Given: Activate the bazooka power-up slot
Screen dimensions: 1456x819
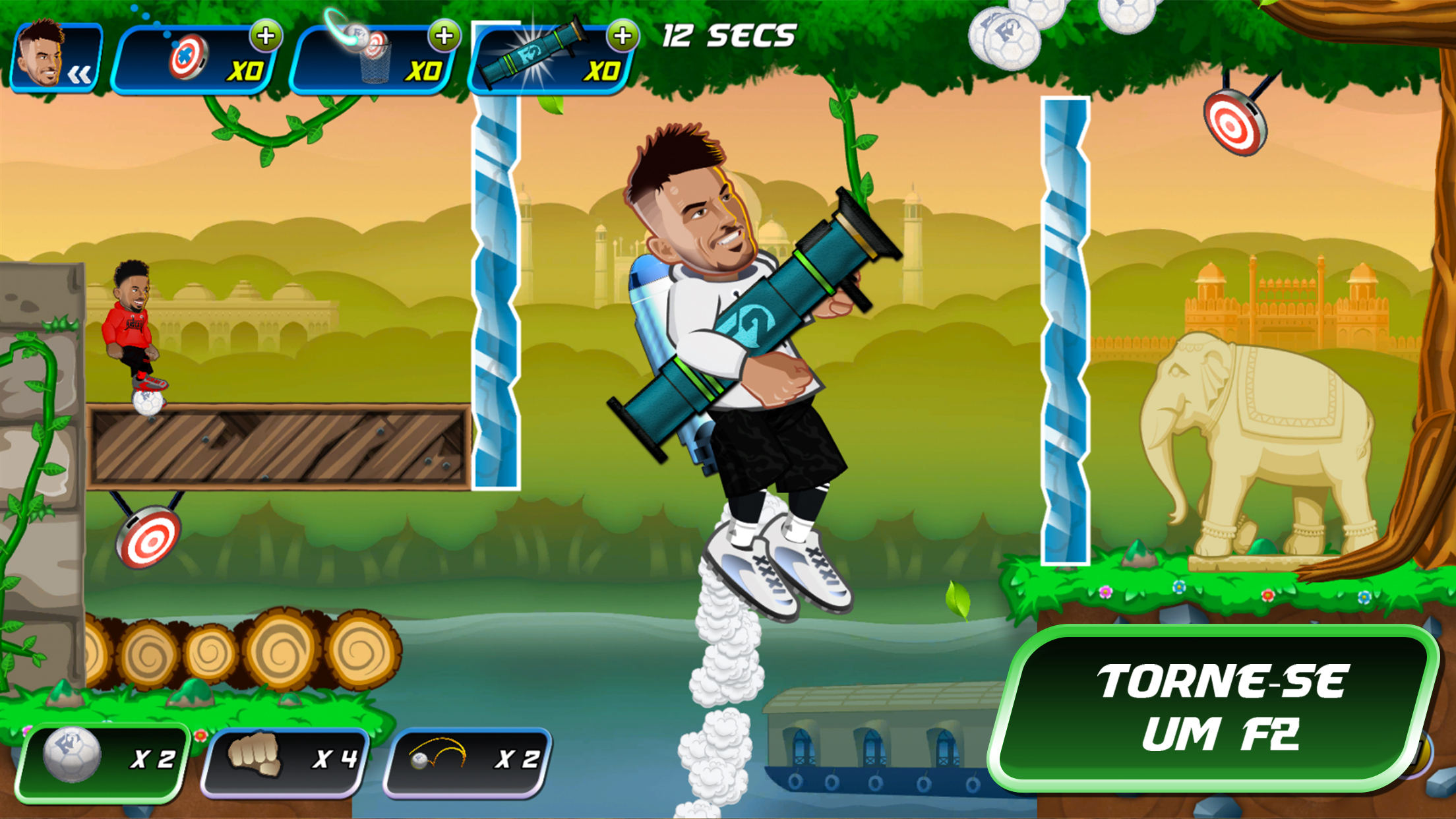Looking at the screenshot, I should (x=551, y=61).
